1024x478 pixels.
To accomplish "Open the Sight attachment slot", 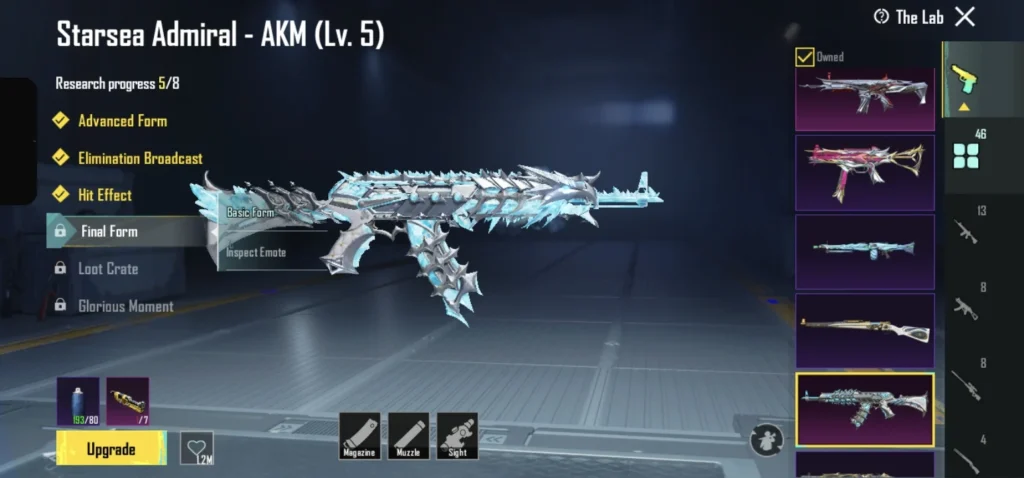I will click(457, 436).
